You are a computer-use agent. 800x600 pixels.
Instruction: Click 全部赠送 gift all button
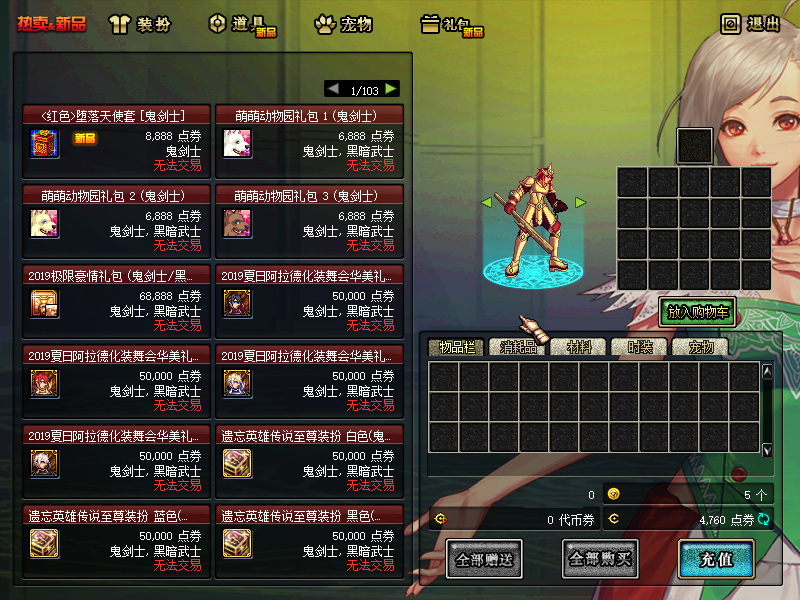coord(484,559)
